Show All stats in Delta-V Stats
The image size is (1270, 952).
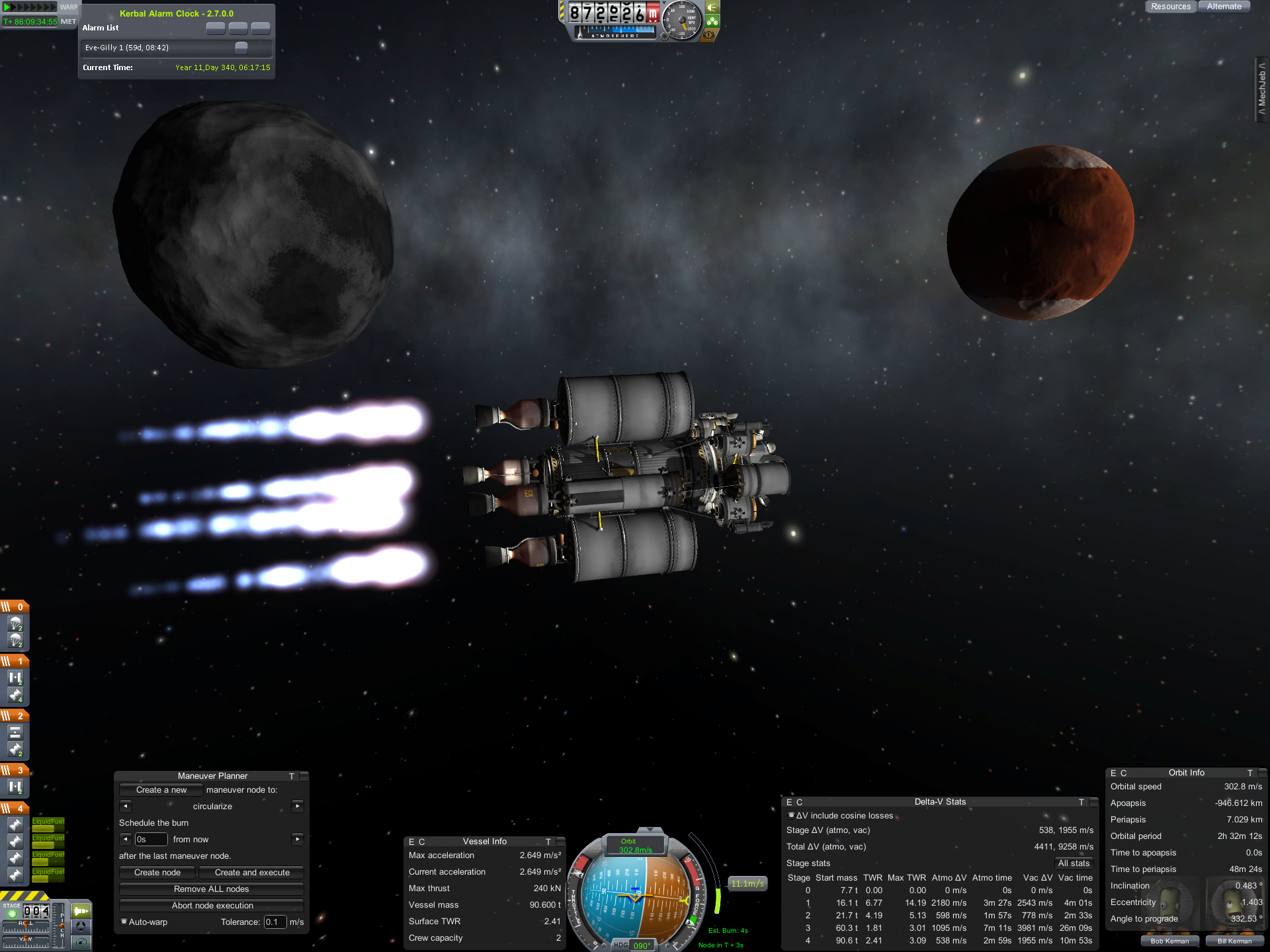click(1073, 863)
